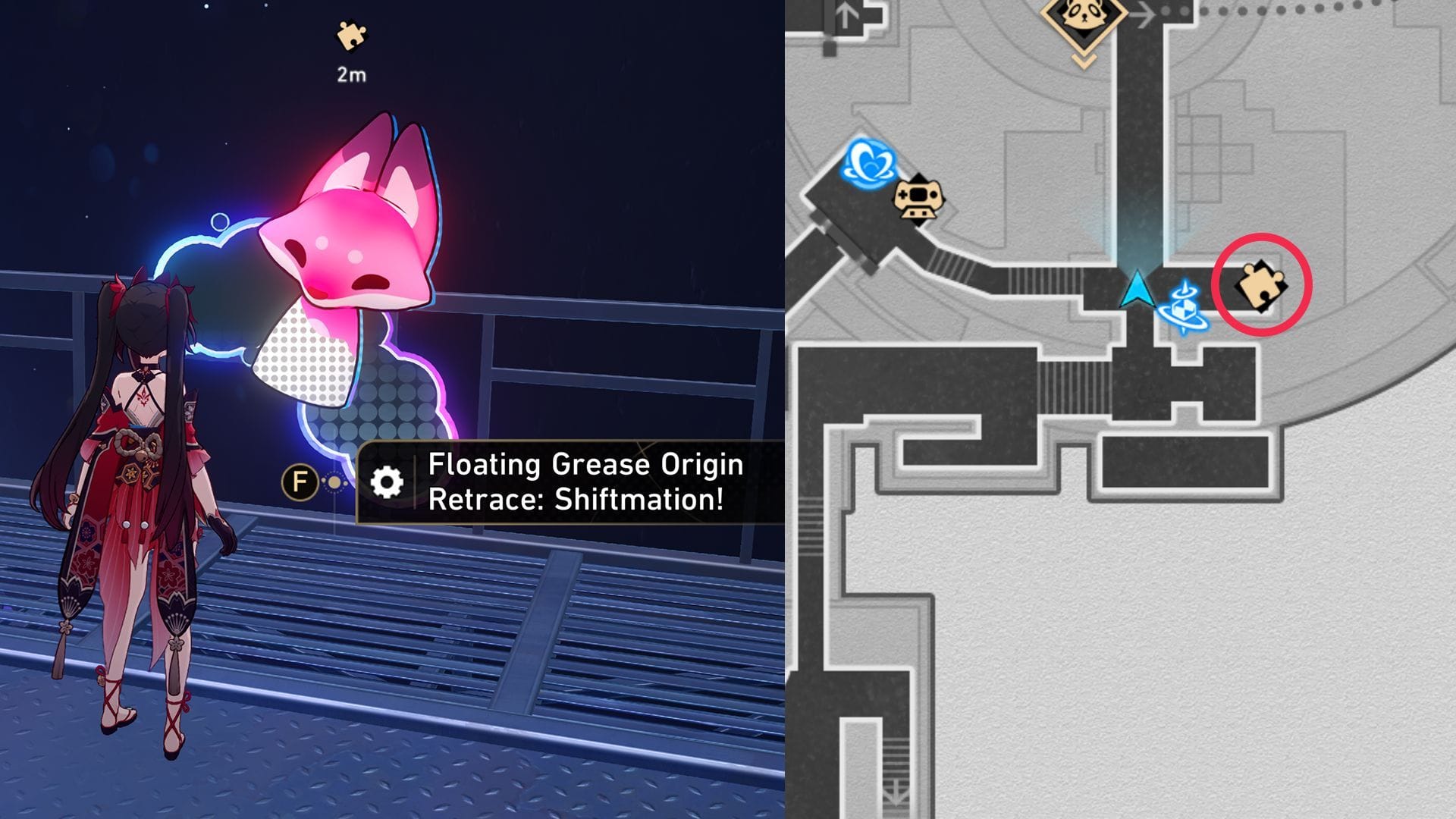Viewport: 1456px width, 819px height.
Task: Select the "Floating Grease Origin" entry
Action: coord(584,466)
